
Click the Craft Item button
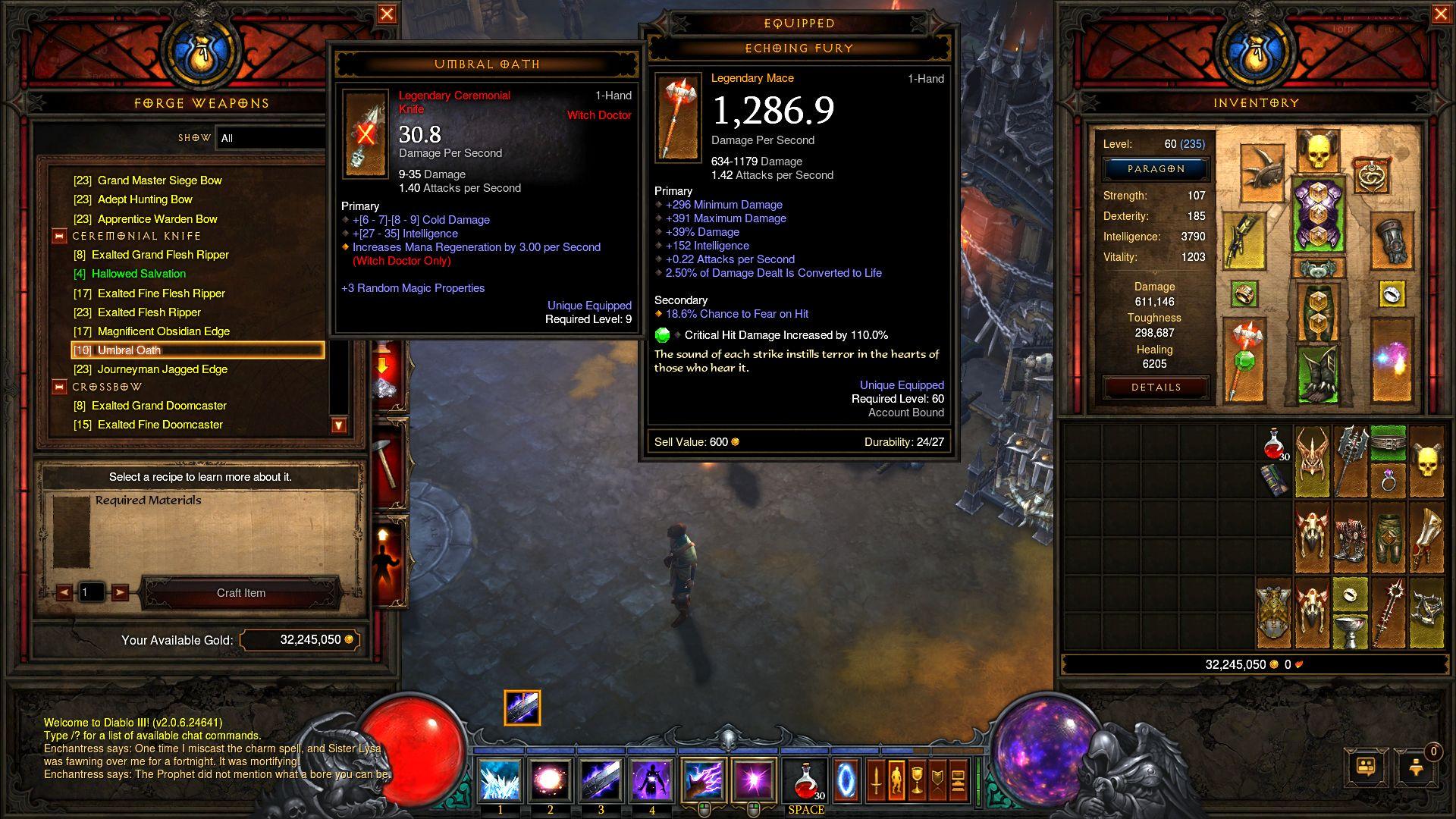[x=241, y=593]
